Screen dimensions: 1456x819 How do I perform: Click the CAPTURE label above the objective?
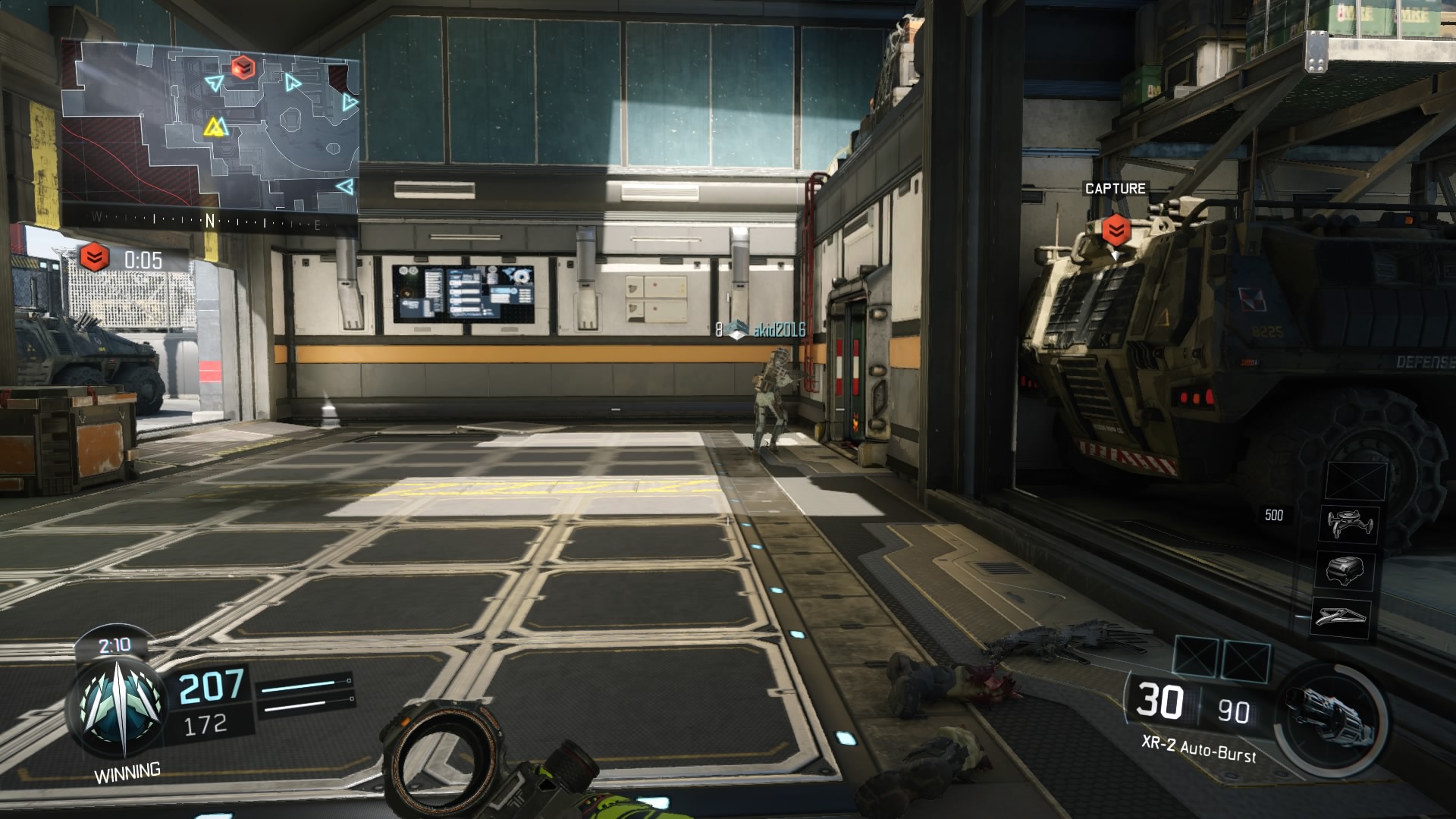(1115, 189)
